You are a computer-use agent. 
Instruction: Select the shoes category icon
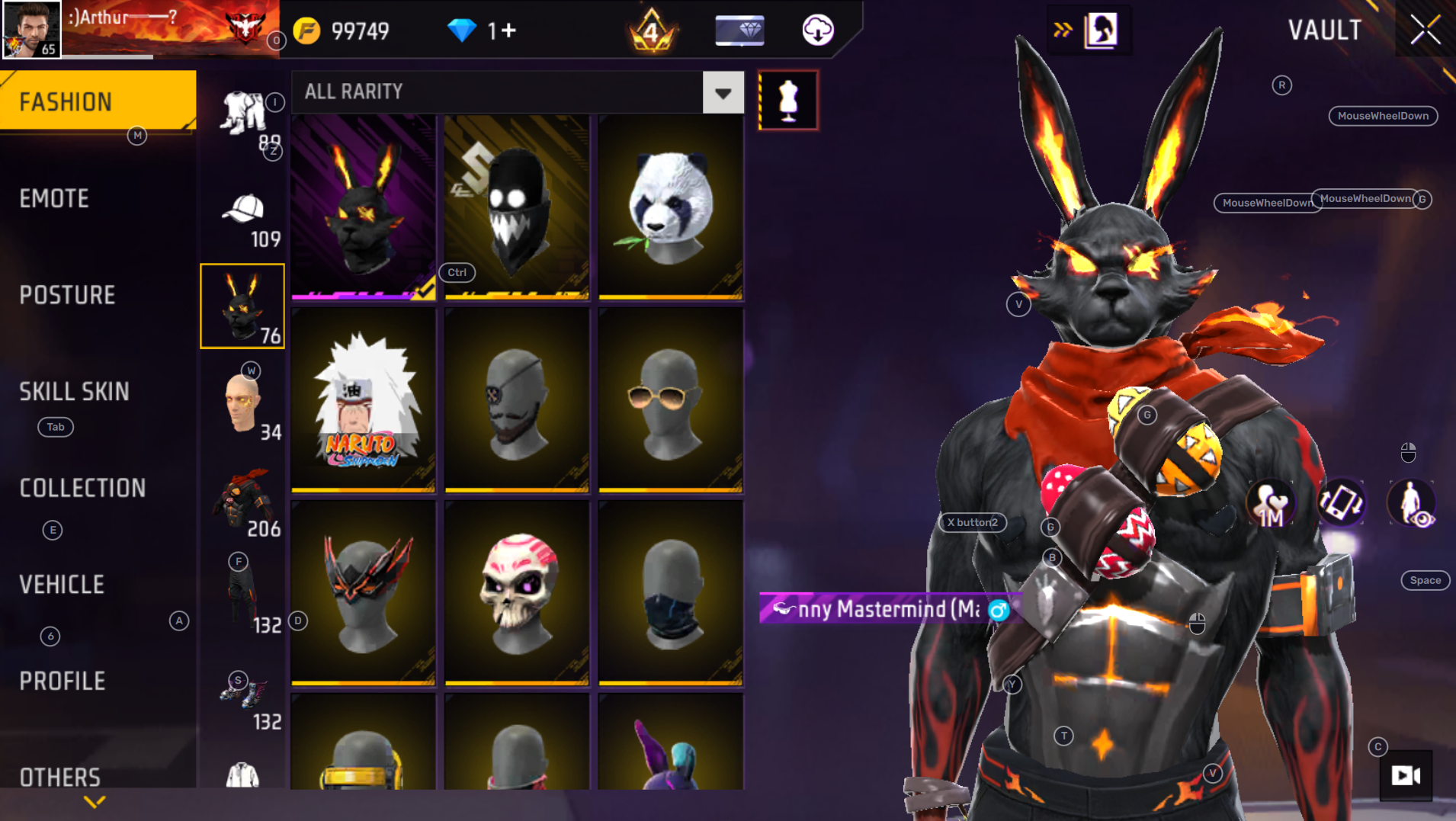point(242,691)
